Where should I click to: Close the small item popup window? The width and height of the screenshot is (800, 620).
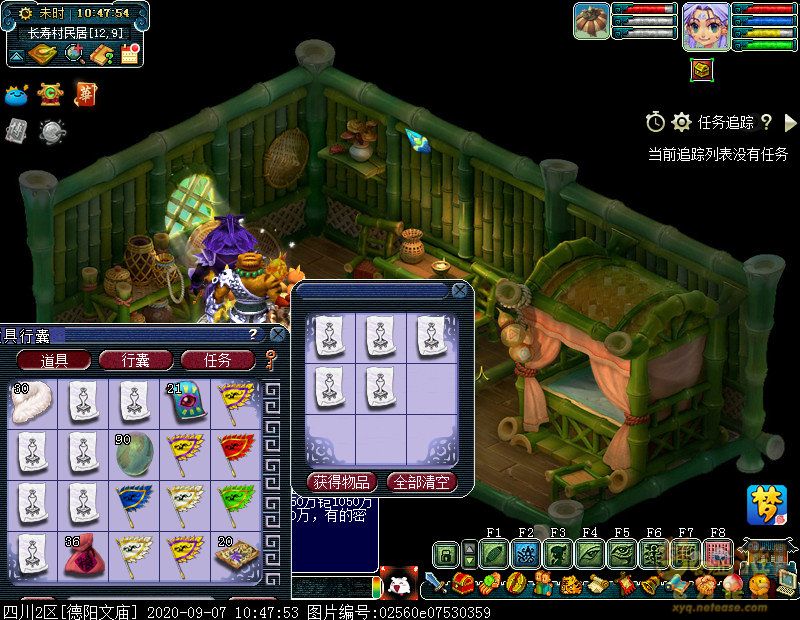[x=459, y=291]
